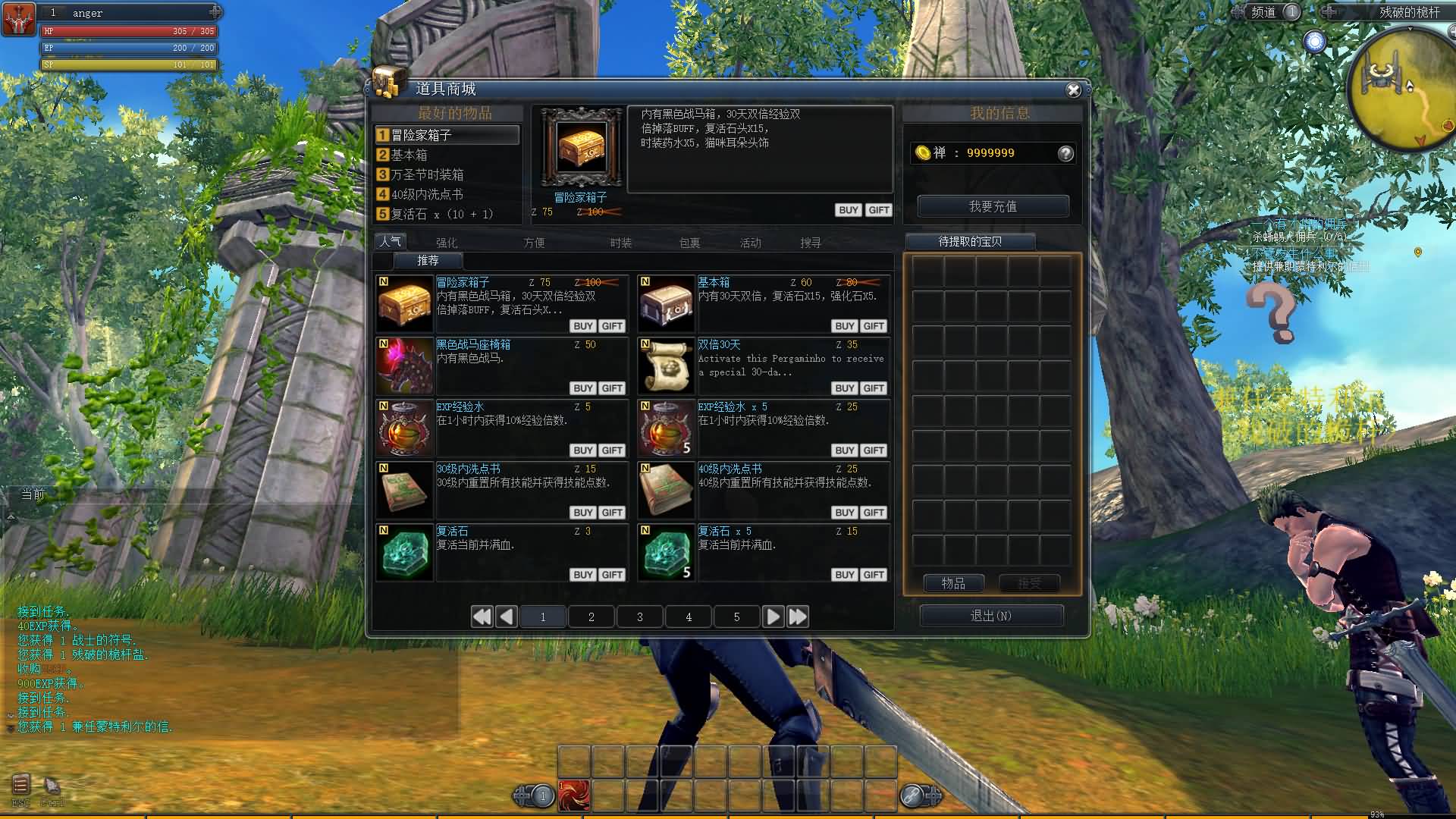Choose 万圣节时装箱 from the best items list
The image size is (1456, 819).
coord(427,174)
